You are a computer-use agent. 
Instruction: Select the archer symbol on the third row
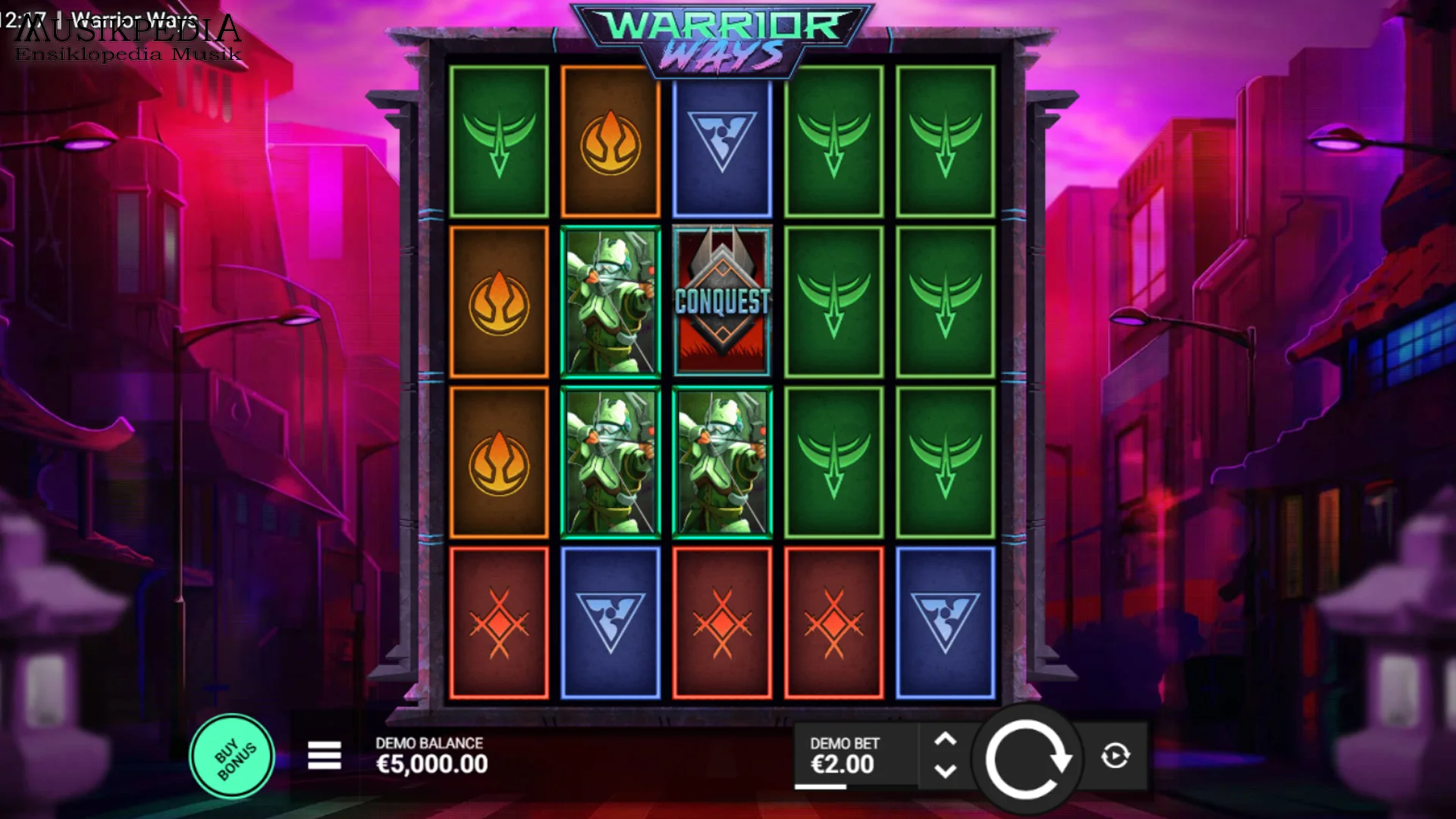(610, 455)
